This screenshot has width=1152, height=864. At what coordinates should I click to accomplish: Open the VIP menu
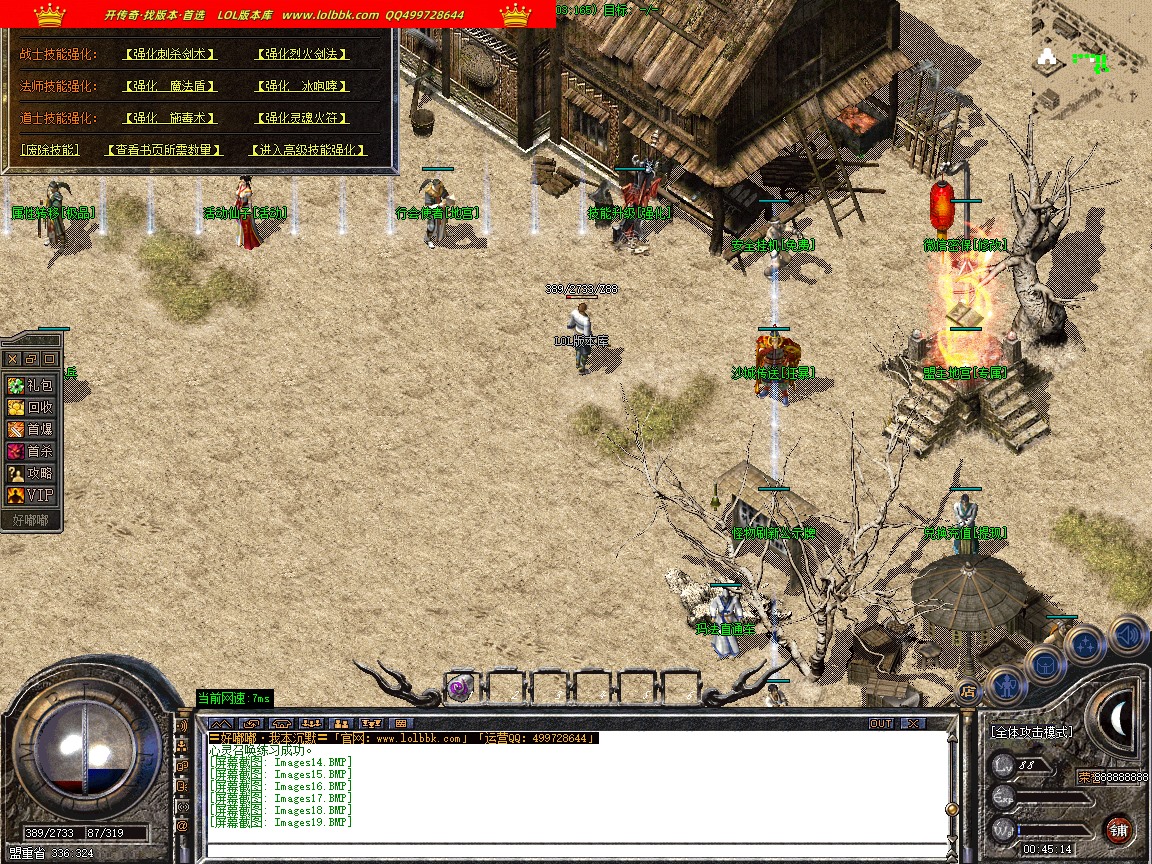pos(31,495)
